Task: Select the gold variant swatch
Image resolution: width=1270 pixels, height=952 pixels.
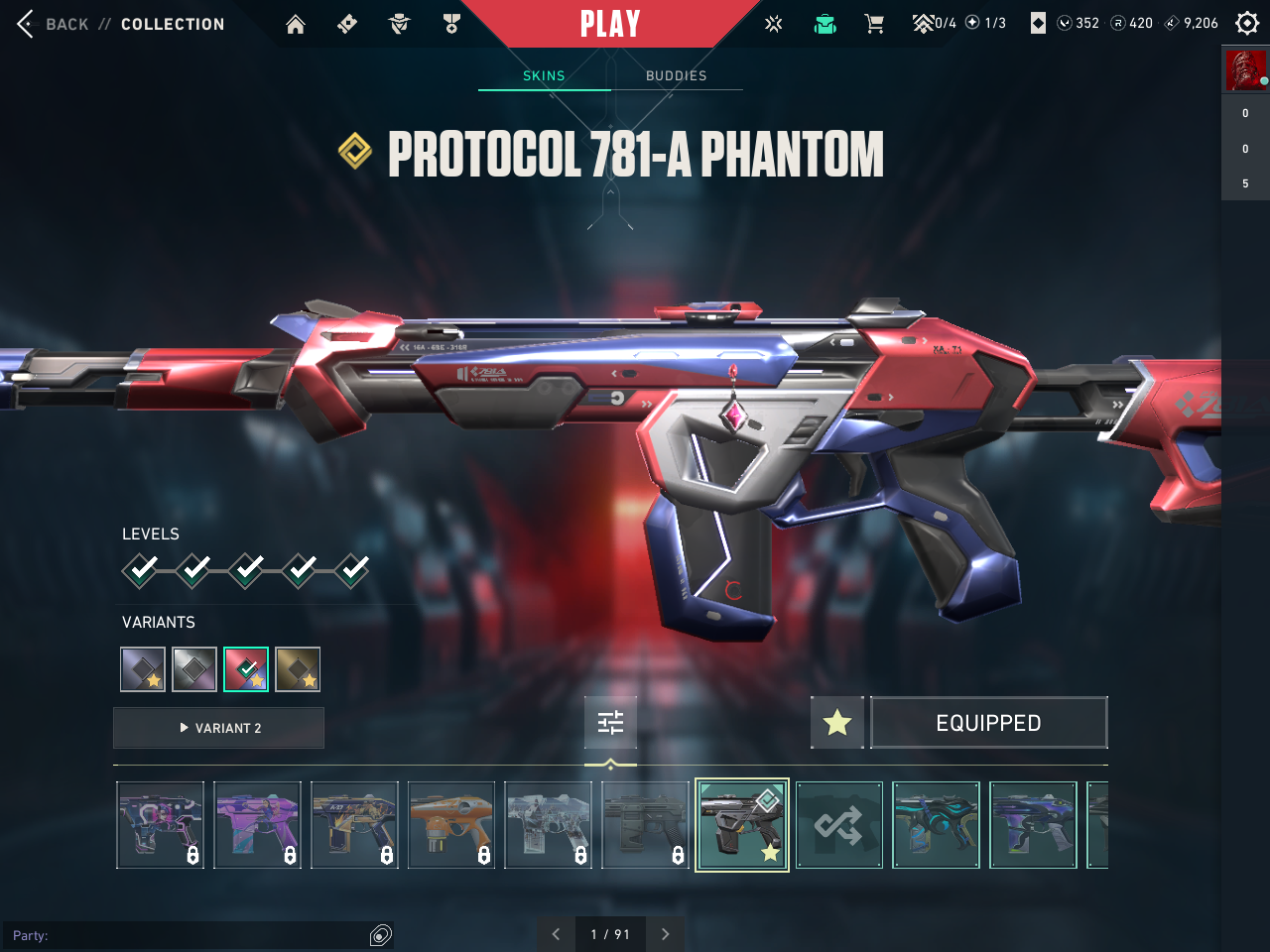Action: tap(298, 669)
